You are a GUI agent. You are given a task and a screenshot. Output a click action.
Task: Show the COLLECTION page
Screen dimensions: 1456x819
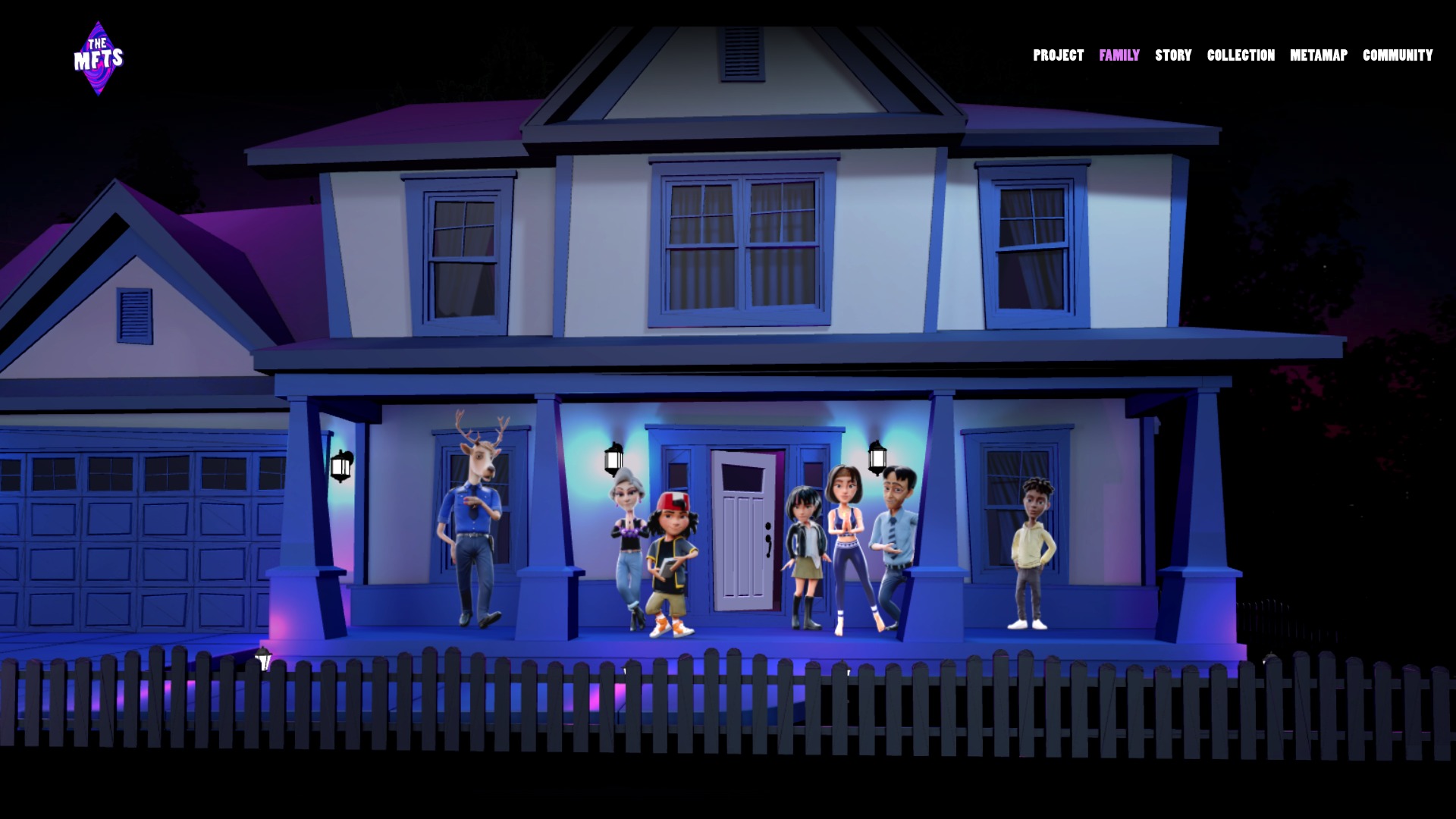1241,55
